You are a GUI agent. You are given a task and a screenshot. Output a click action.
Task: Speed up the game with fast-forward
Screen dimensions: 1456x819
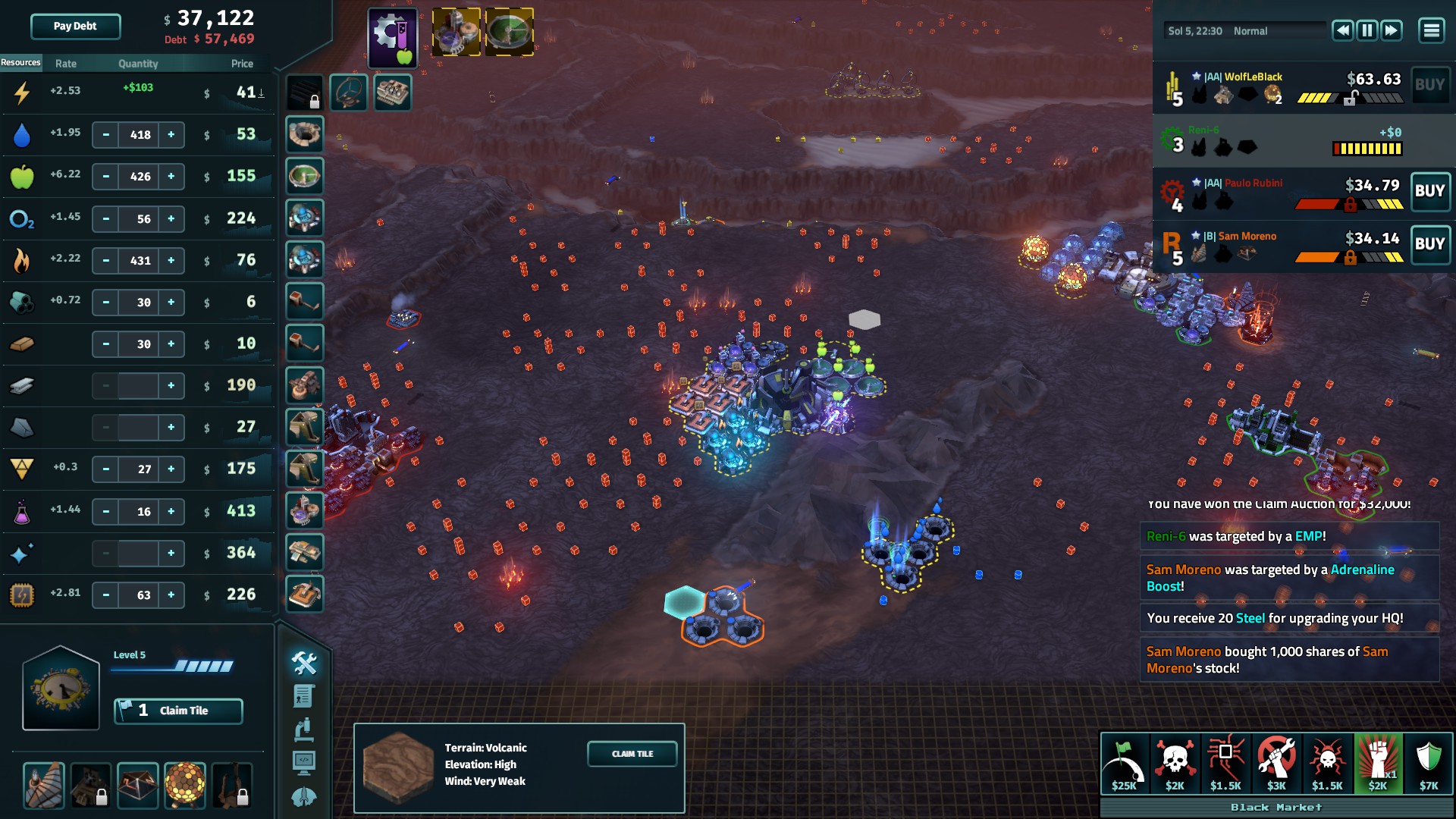1391,30
